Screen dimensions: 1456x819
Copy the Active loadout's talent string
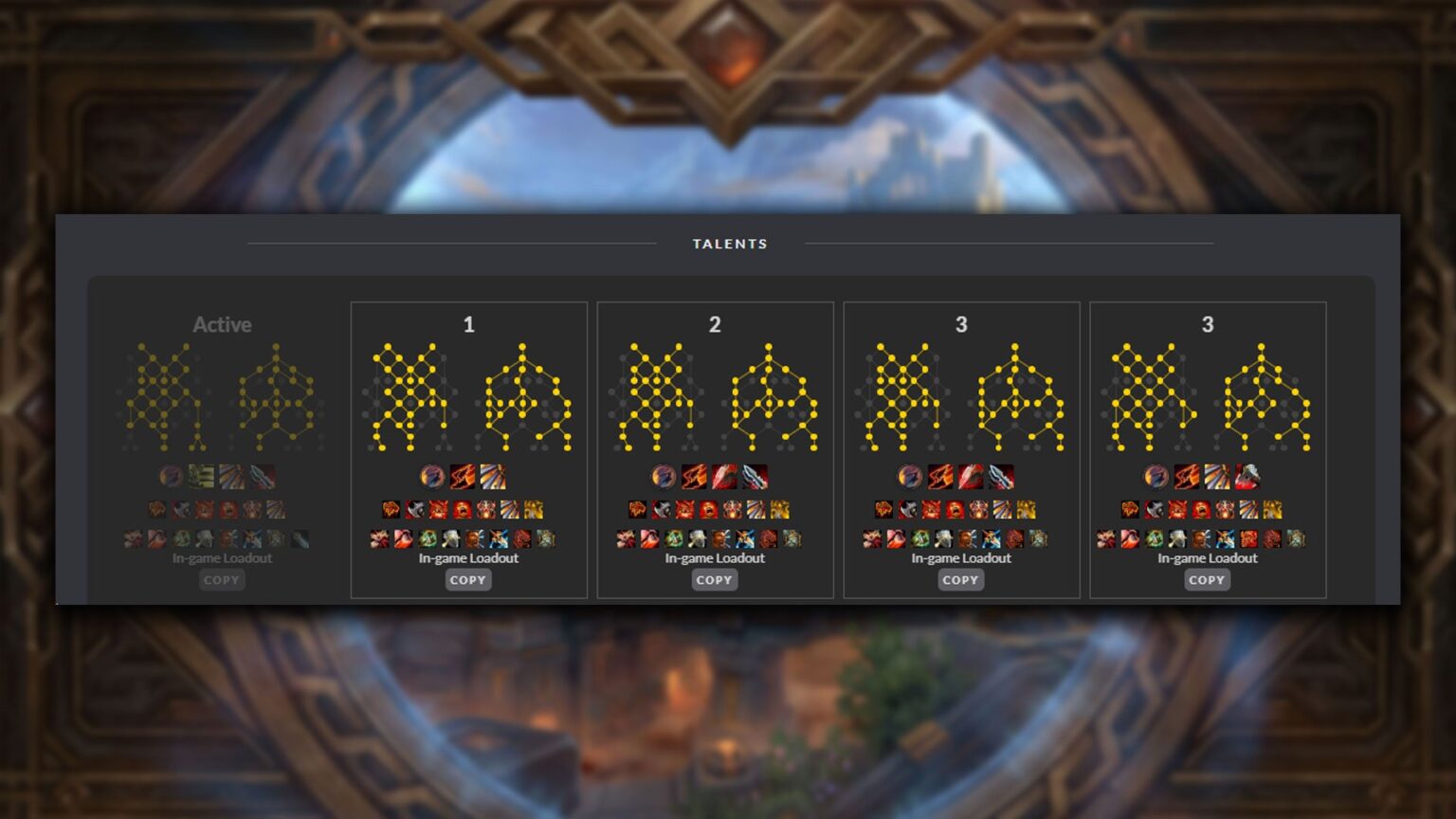pyautogui.click(x=222, y=580)
